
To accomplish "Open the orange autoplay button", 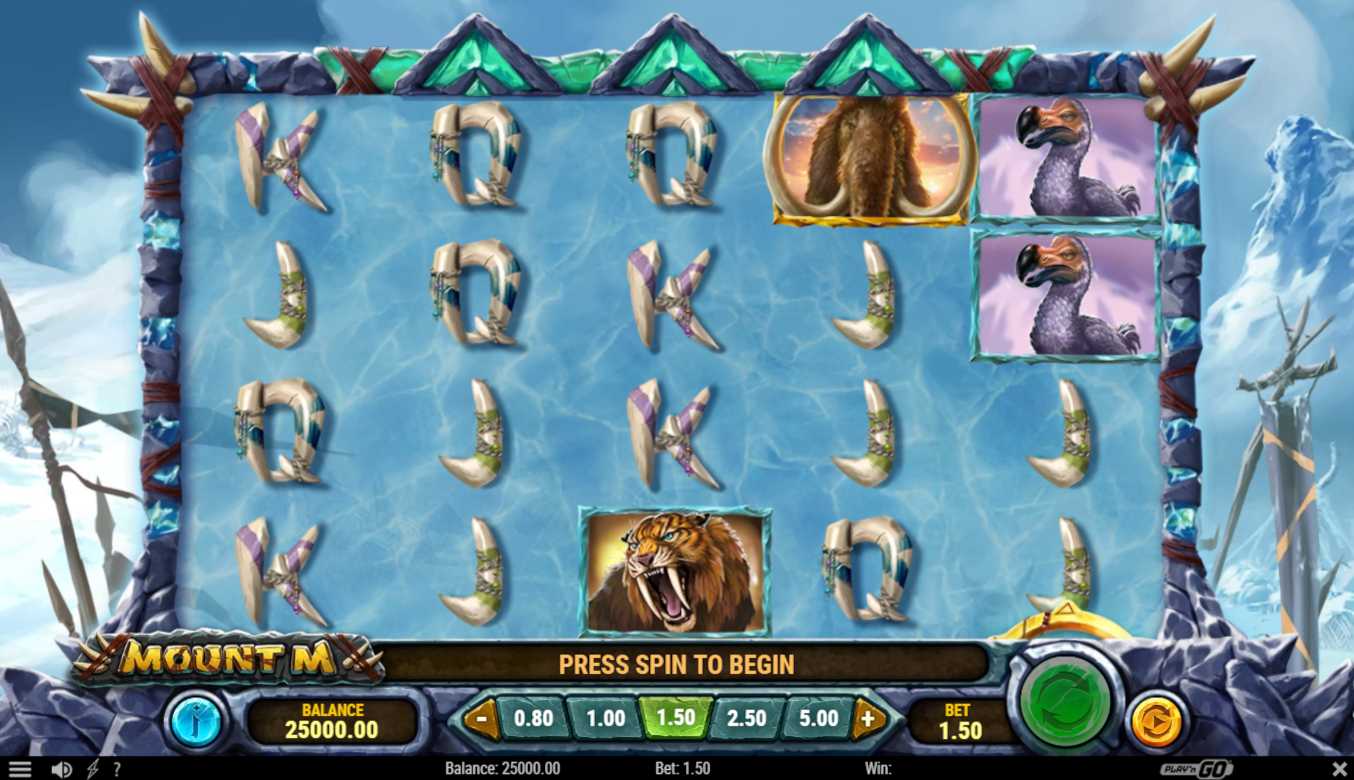I will coord(1156,720).
